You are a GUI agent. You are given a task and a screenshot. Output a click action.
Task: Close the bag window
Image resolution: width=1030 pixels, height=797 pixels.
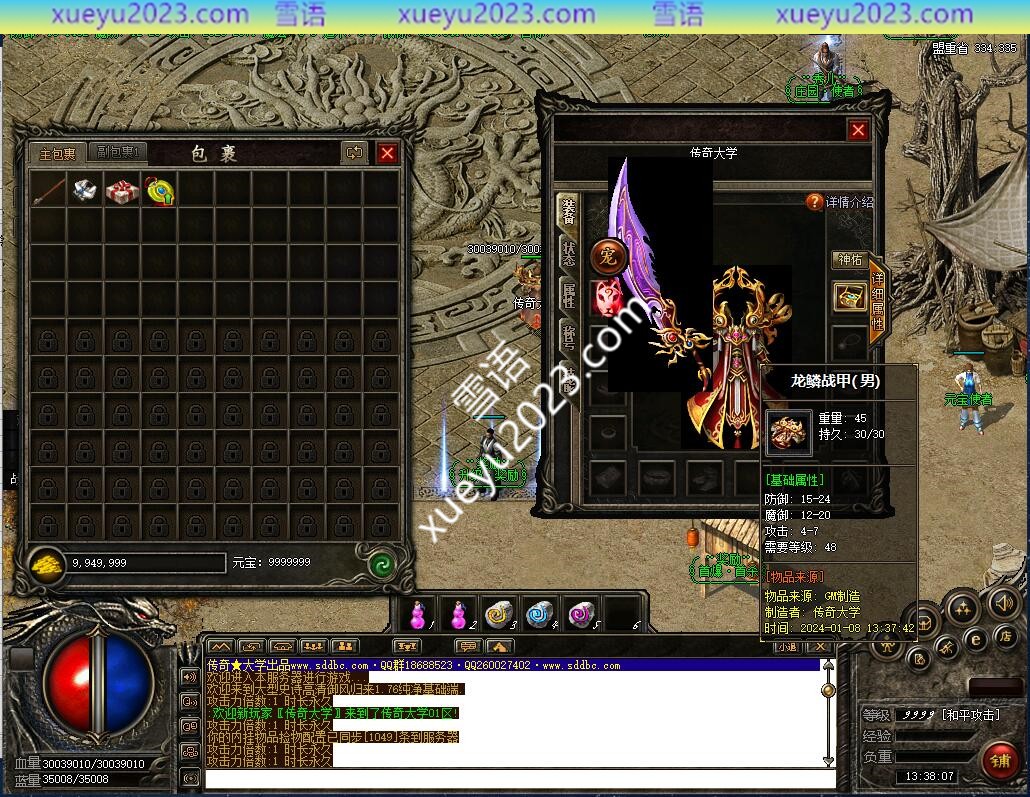387,153
